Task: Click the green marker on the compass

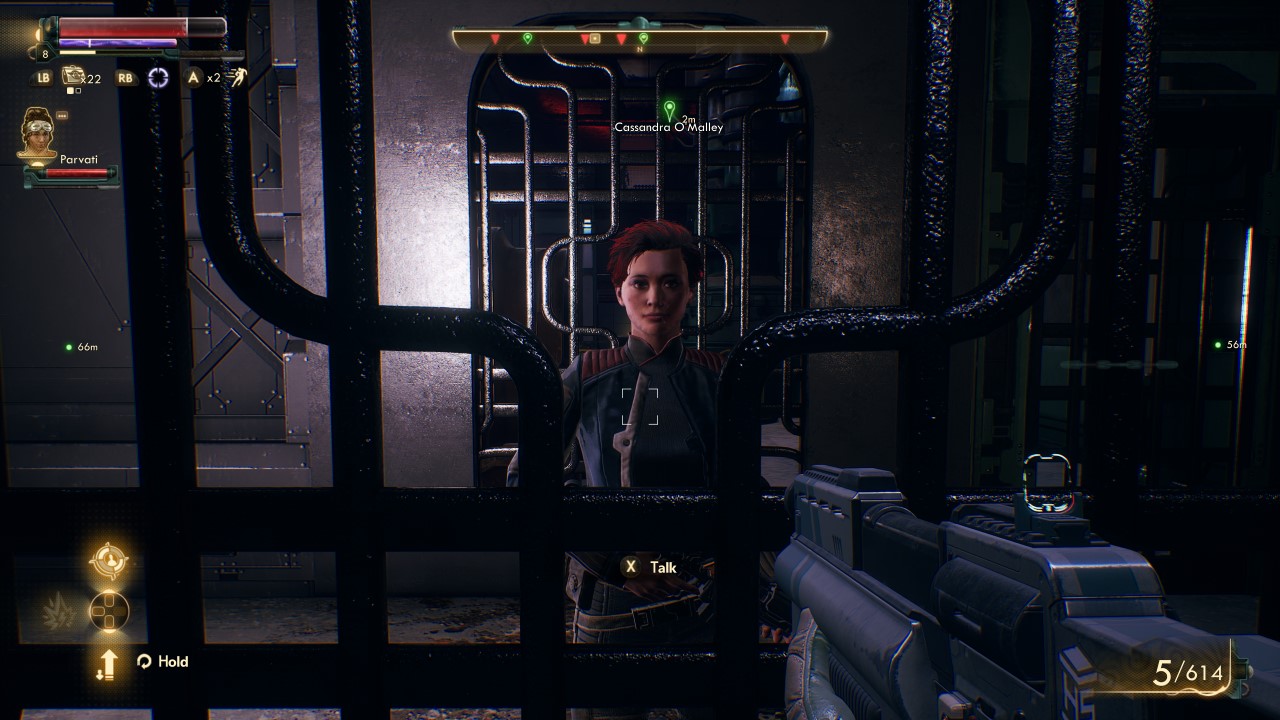Action: (x=527, y=38)
